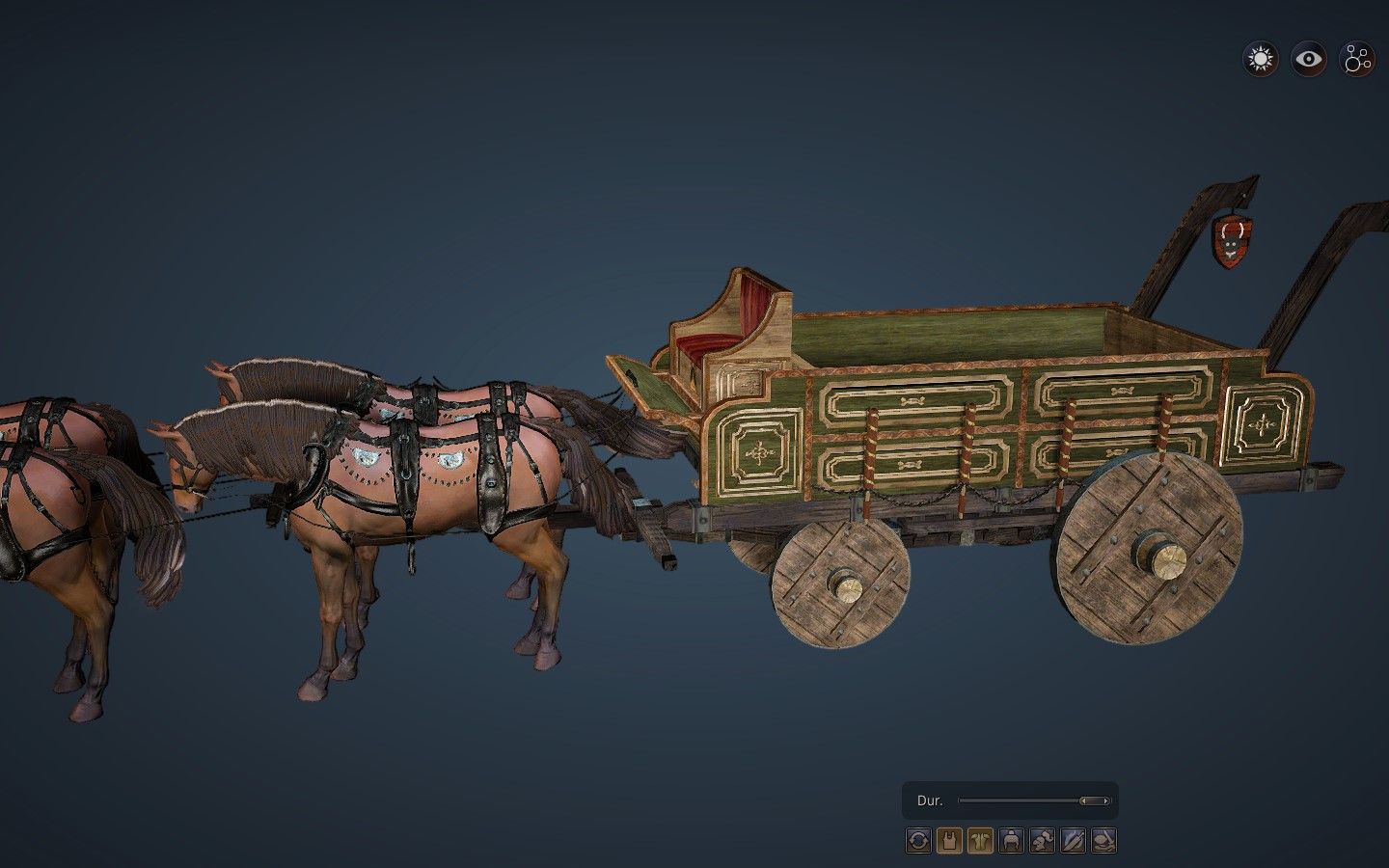
Task: Deselect the highlighted vest gear slot
Action: coord(950,841)
